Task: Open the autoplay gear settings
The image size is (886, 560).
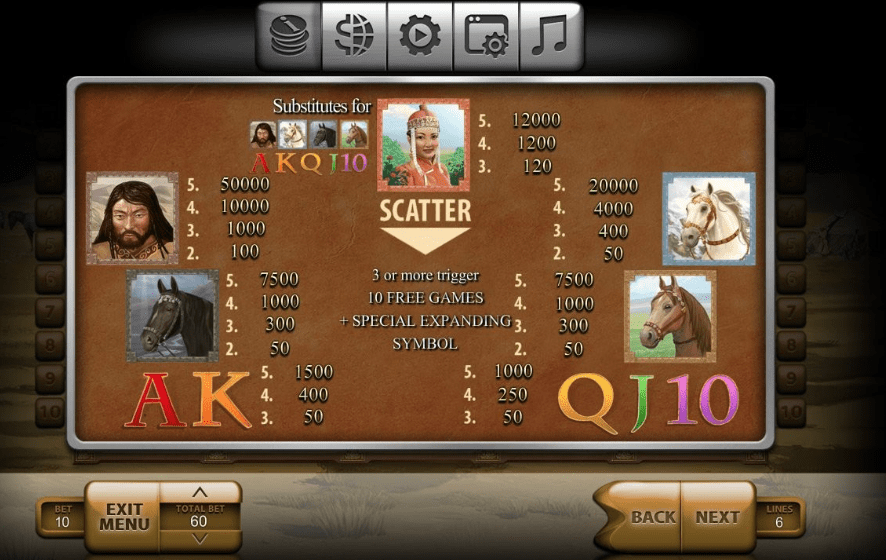Action: [x=420, y=36]
